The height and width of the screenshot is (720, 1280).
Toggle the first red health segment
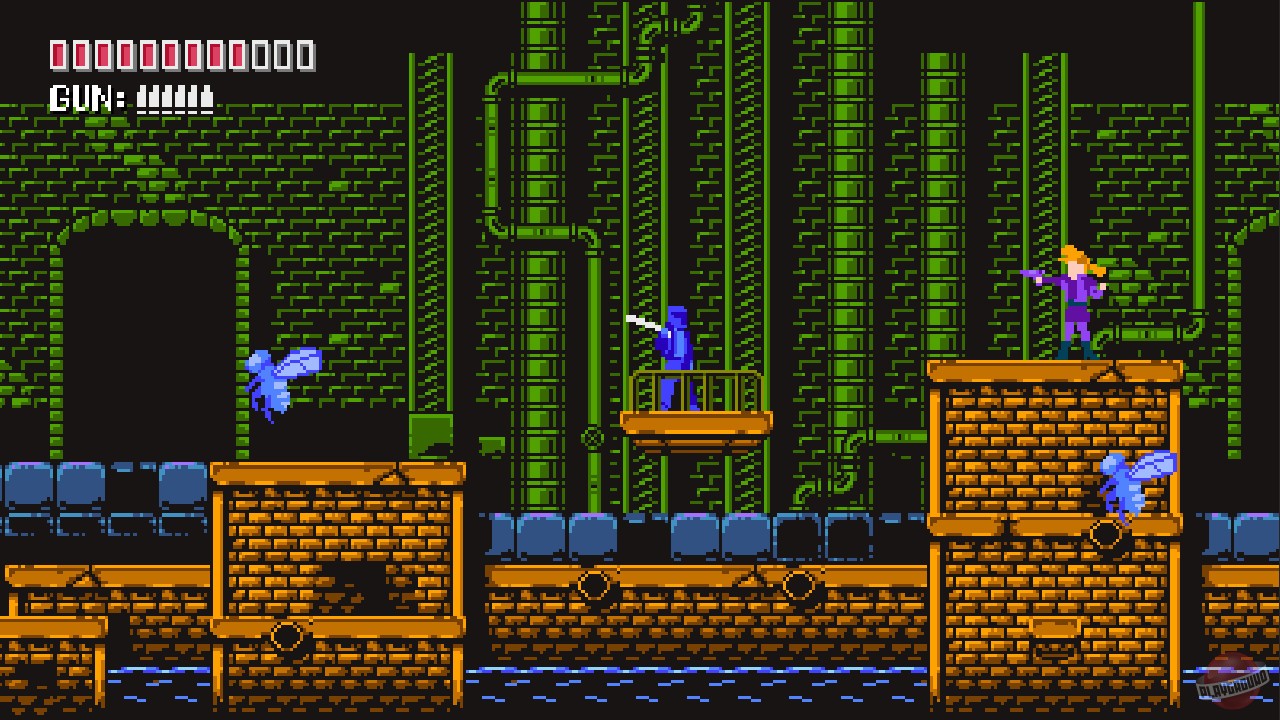[60, 53]
